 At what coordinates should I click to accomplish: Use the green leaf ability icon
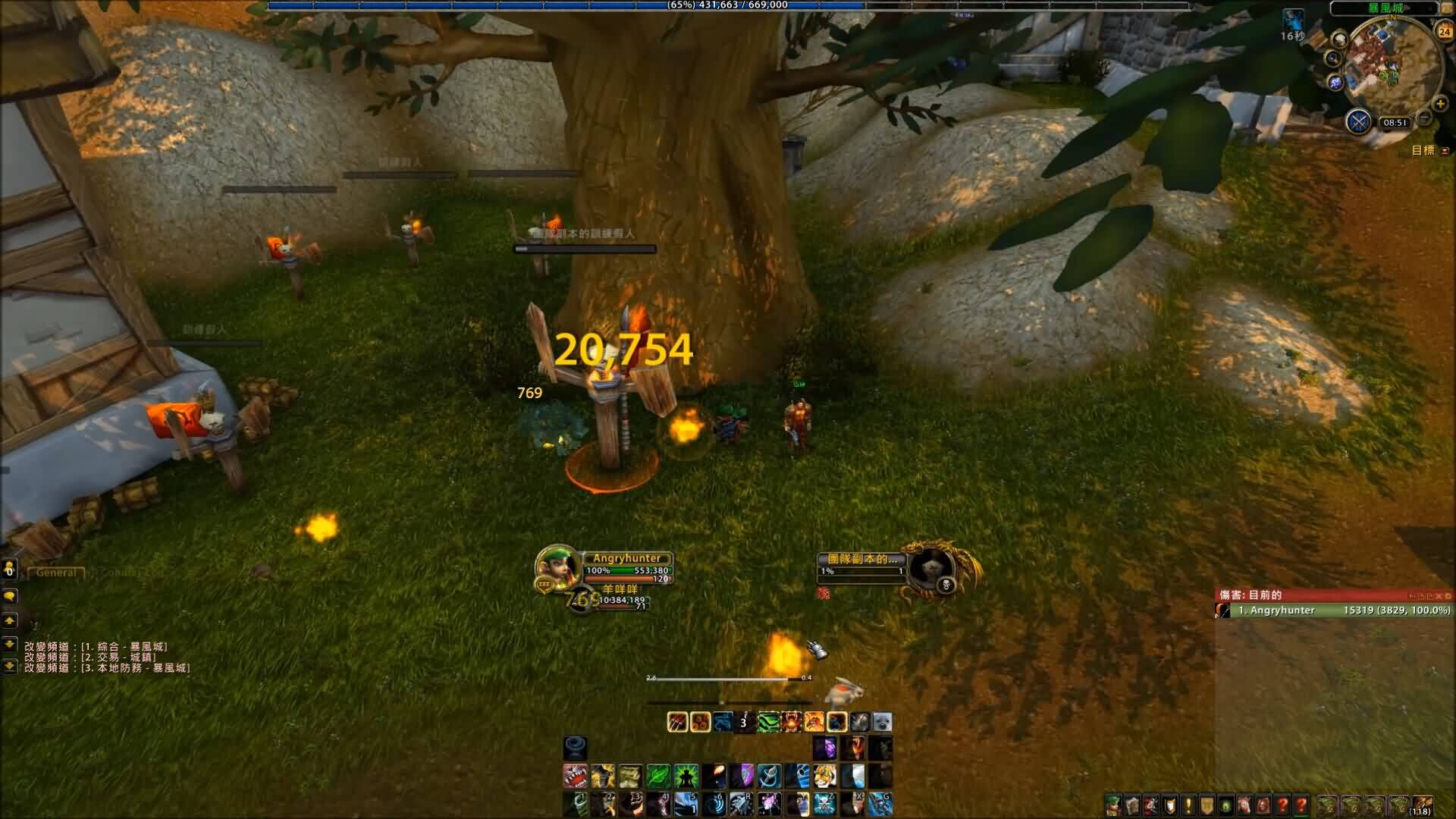pos(657,777)
